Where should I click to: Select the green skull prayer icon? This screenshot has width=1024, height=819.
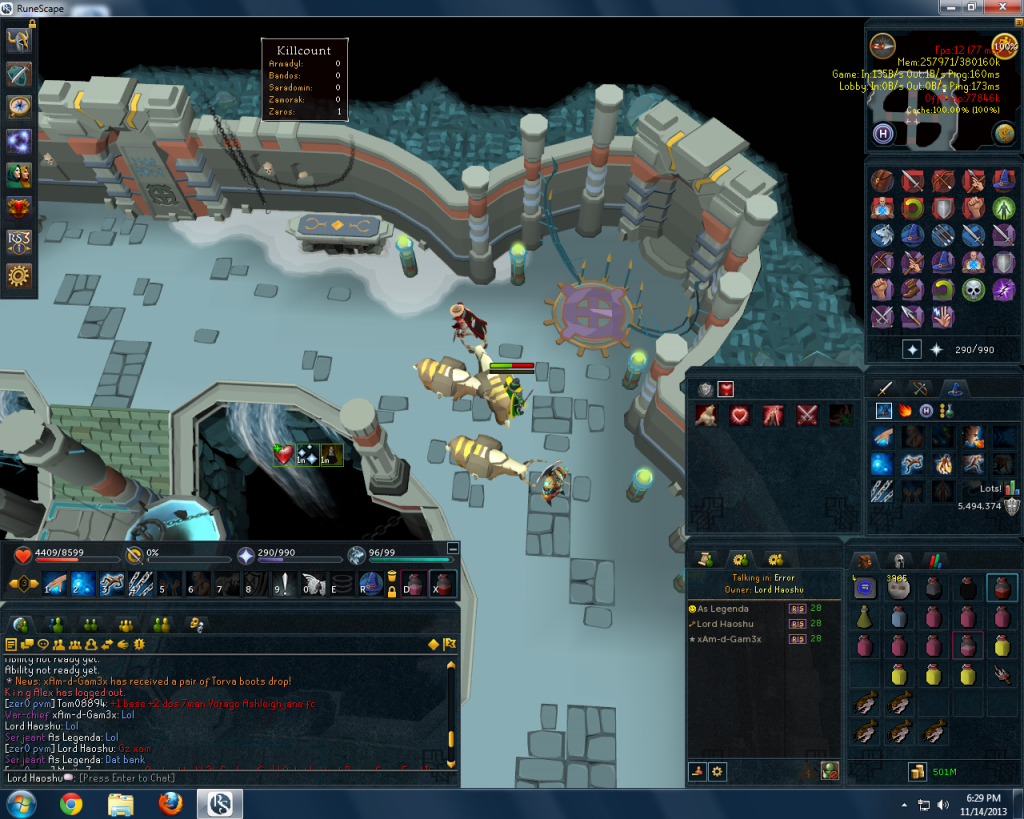pyautogui.click(x=973, y=290)
